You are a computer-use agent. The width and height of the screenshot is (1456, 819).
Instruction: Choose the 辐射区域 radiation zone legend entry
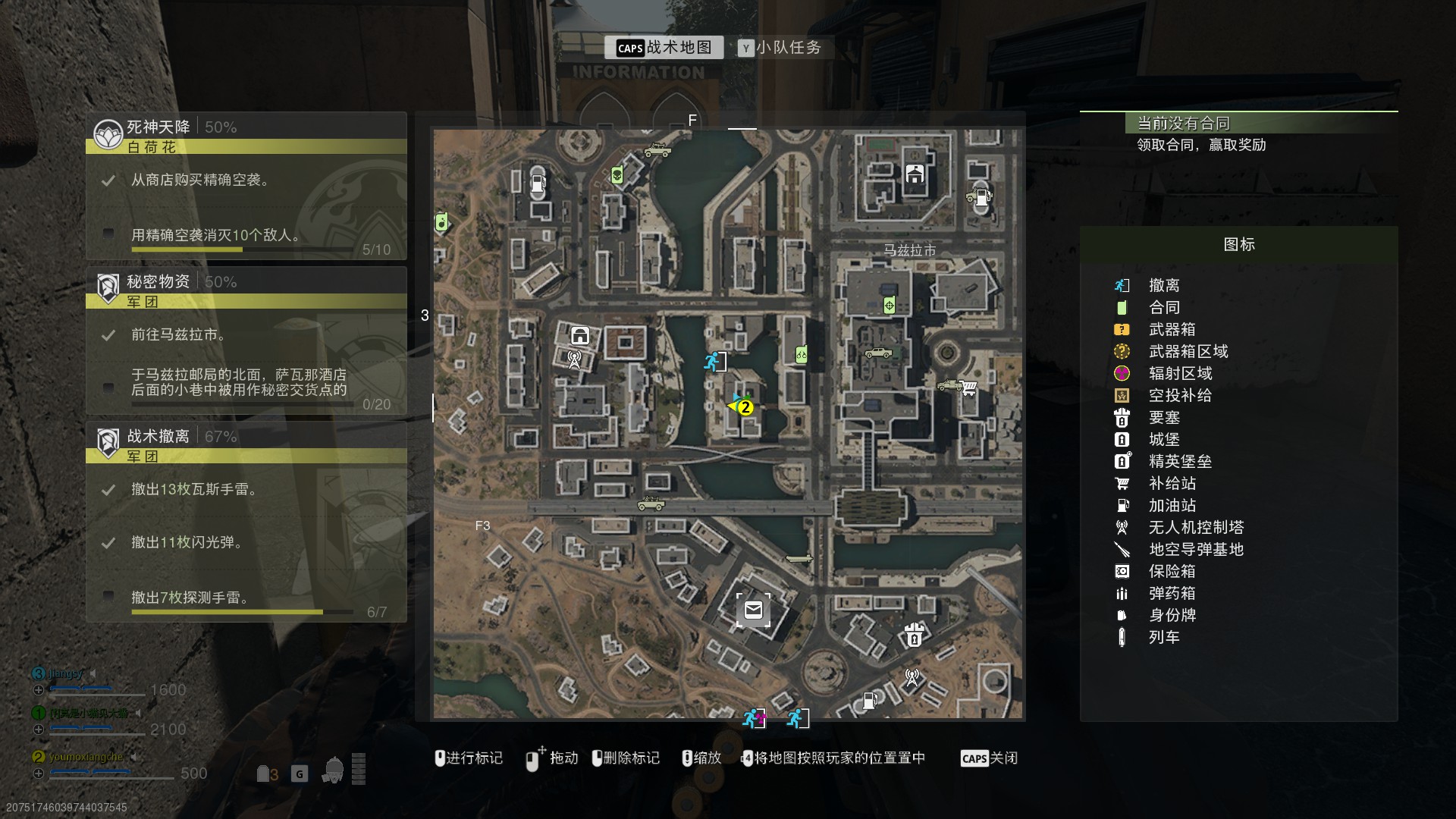[x=1180, y=373]
